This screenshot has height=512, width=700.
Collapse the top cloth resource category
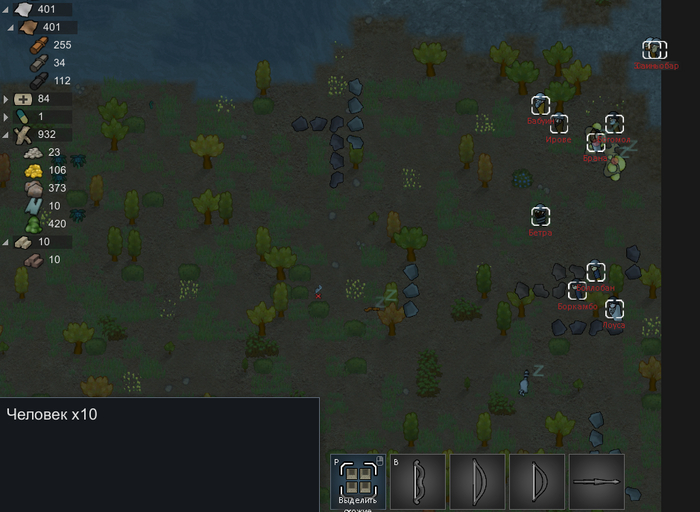(7, 10)
